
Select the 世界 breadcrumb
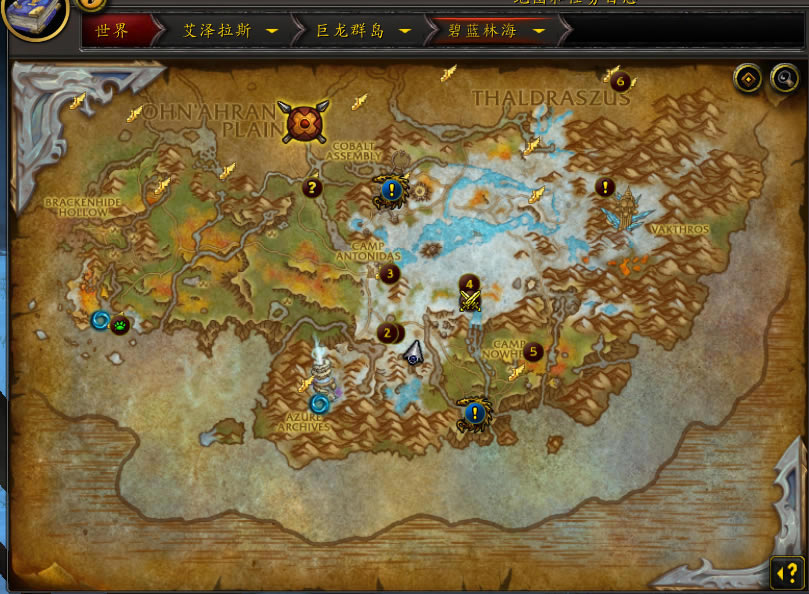[112, 31]
